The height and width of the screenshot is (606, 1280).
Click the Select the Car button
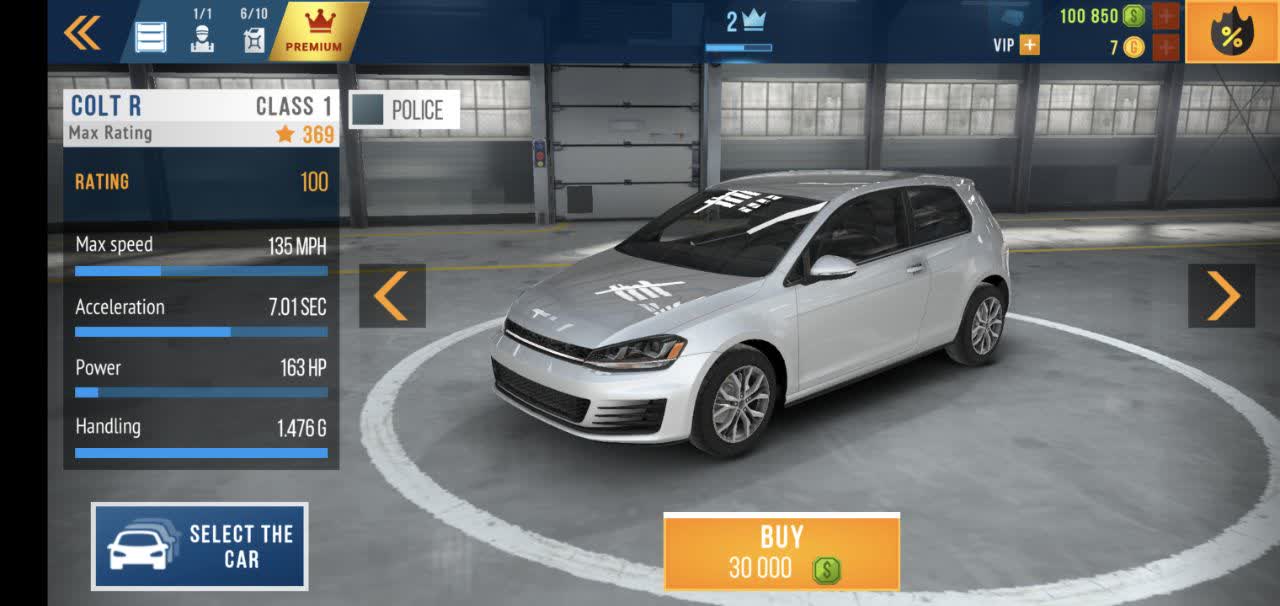tap(200, 546)
